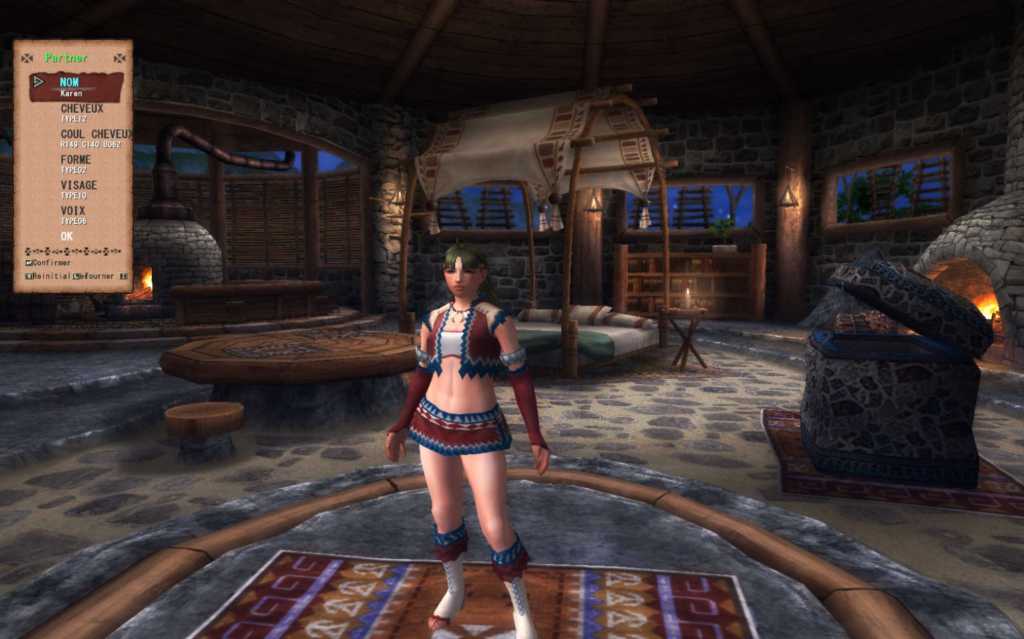The width and height of the screenshot is (1024, 639).
Task: Choose the COUL CHEVEUX hair color option
Action: [95, 134]
